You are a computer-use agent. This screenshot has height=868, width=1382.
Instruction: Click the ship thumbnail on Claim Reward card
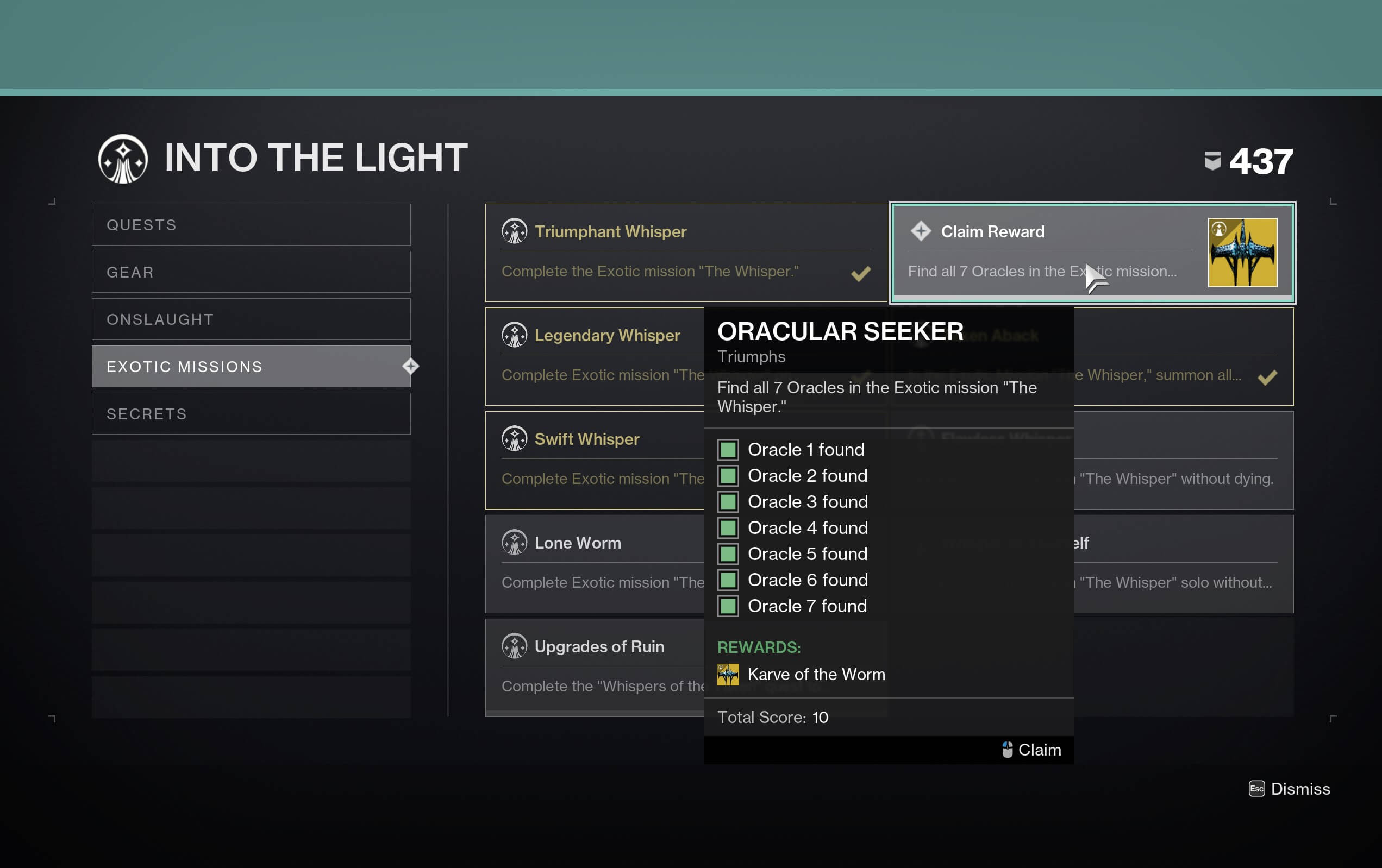point(1242,253)
